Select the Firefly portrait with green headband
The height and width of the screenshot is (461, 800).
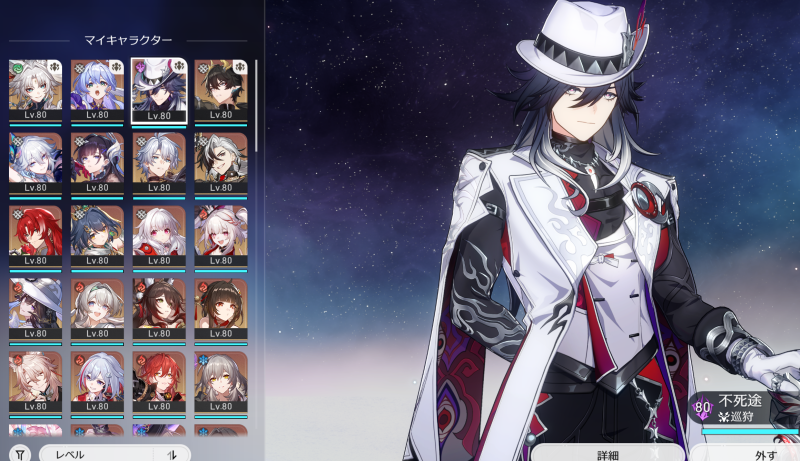(97, 307)
